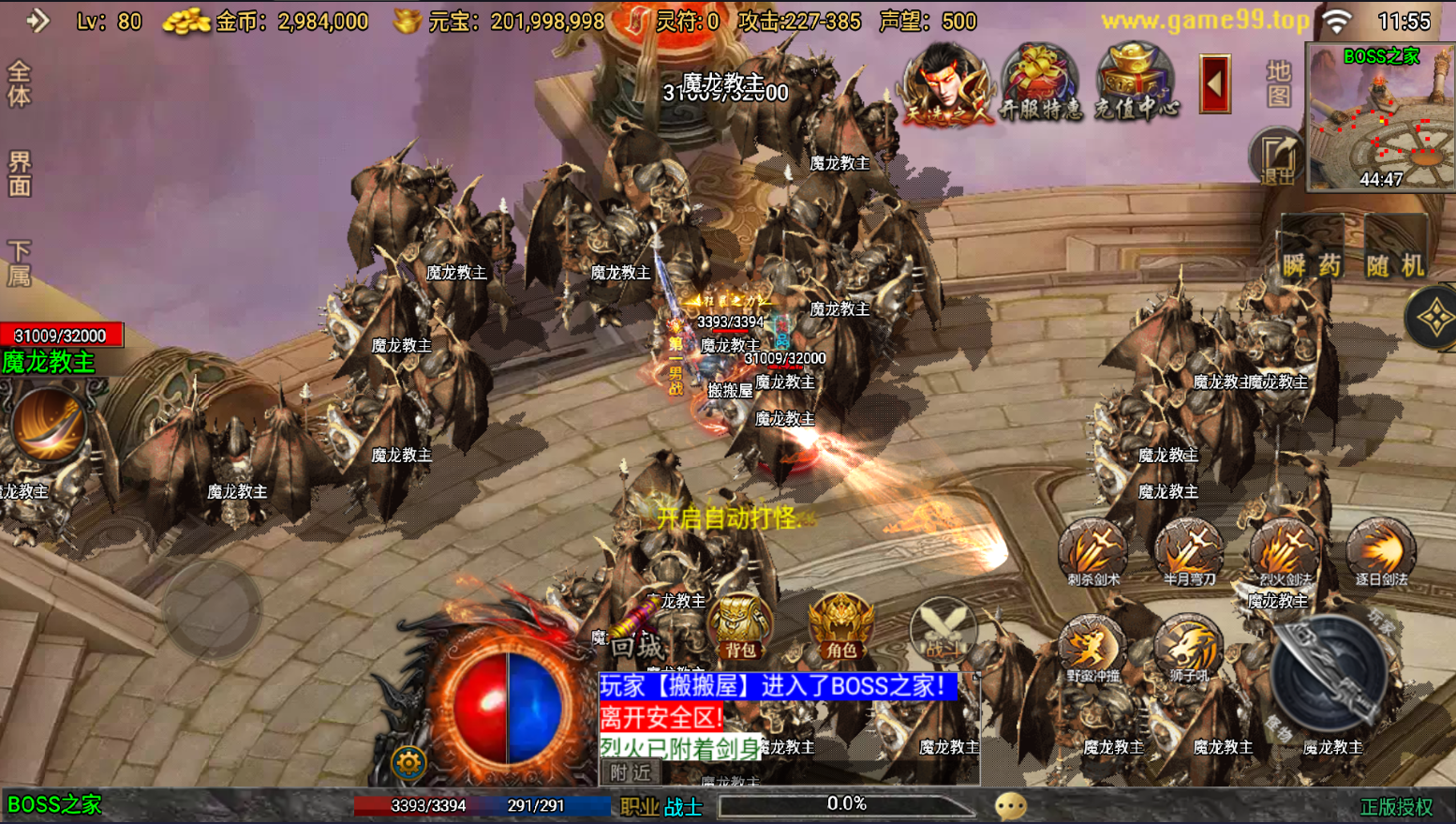
Task: Open the 充值中心 recharge center
Action: click(1136, 82)
